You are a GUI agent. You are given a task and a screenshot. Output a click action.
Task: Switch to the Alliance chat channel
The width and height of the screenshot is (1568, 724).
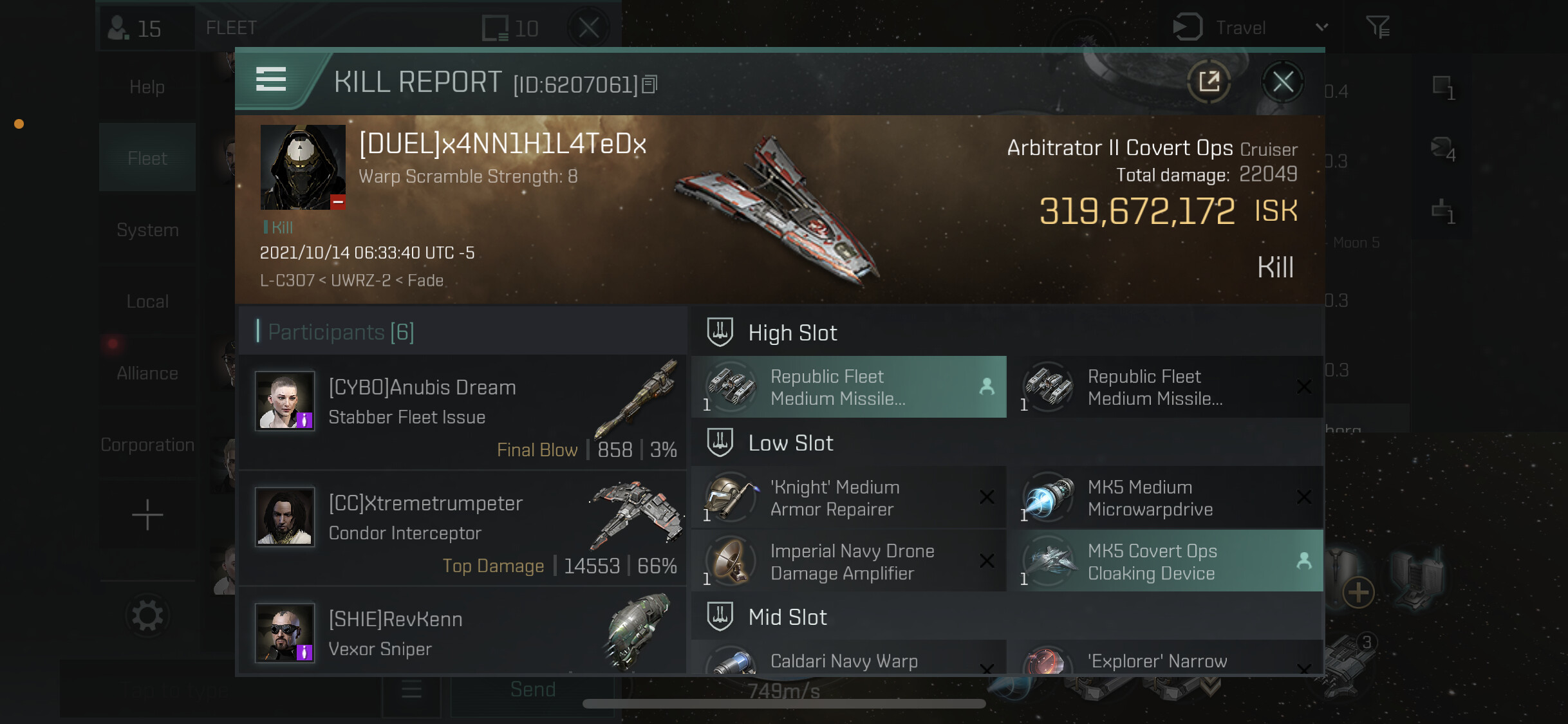coord(147,373)
